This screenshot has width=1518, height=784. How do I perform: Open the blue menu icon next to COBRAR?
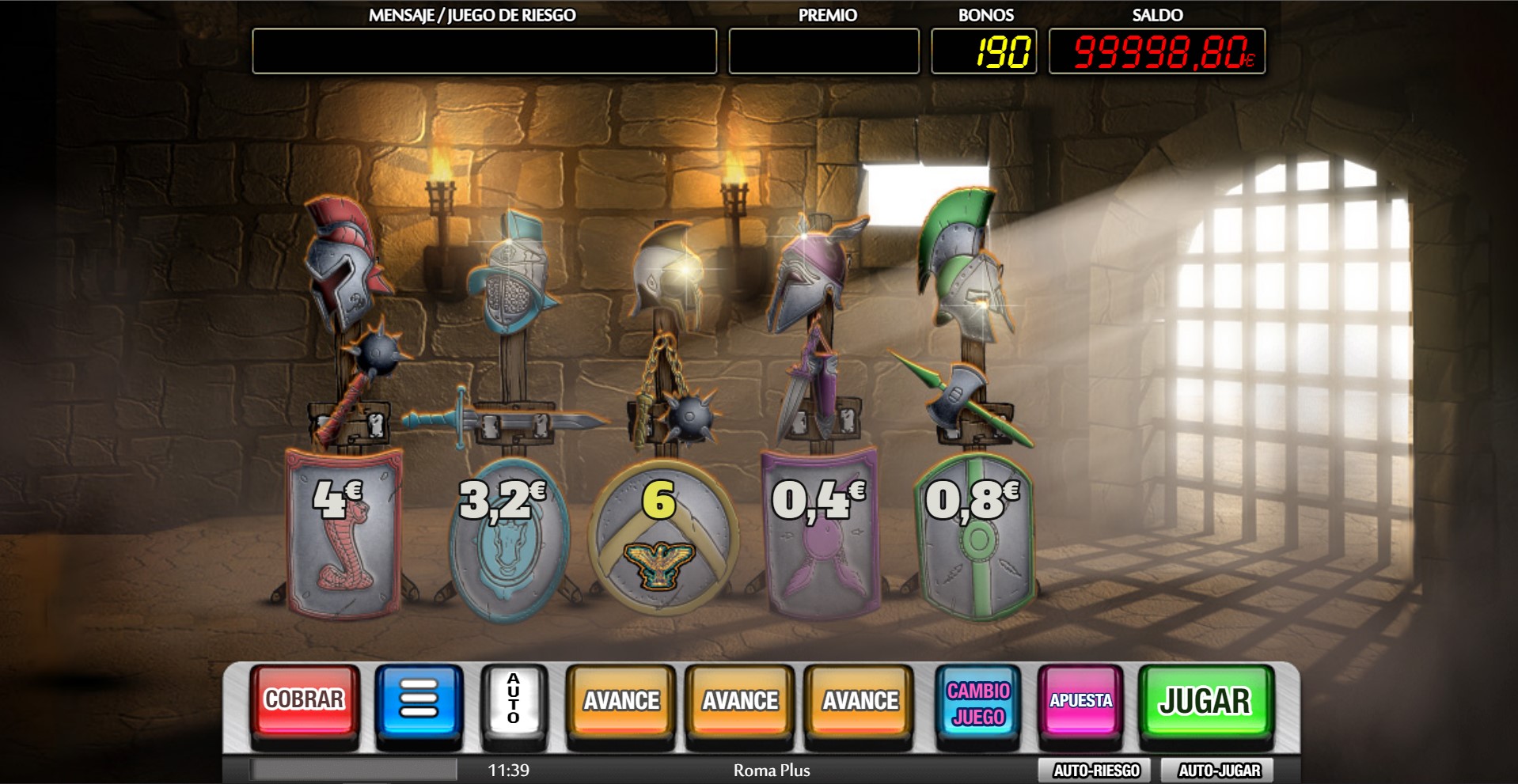(419, 699)
